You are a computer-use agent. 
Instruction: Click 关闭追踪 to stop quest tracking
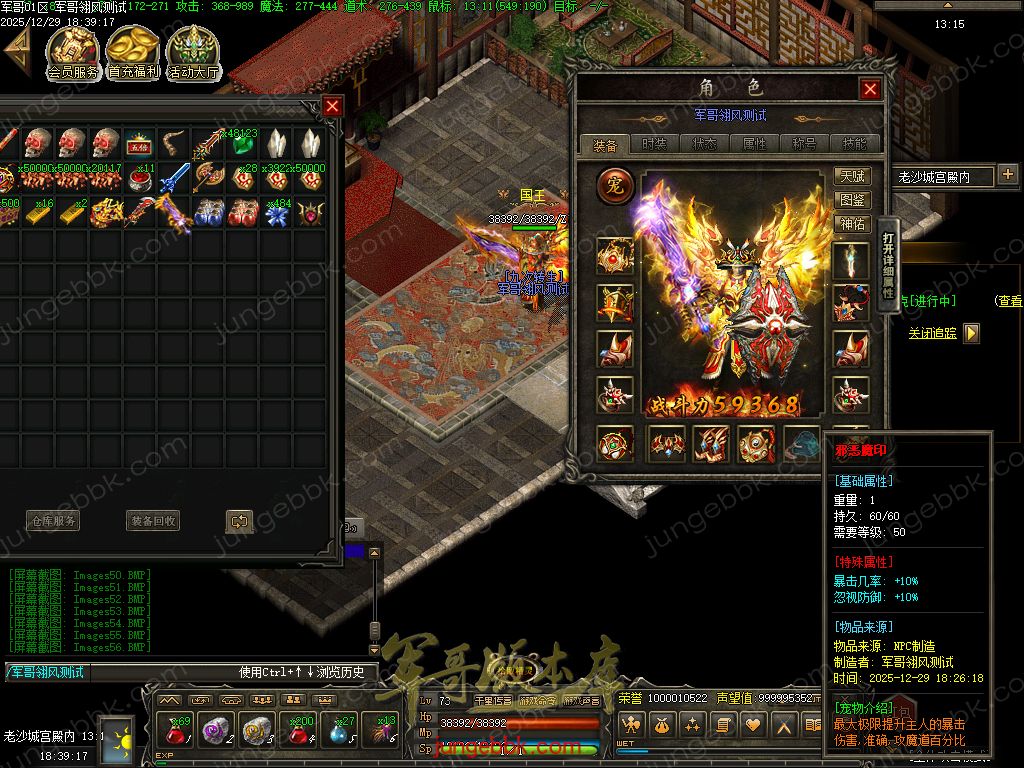(x=932, y=333)
